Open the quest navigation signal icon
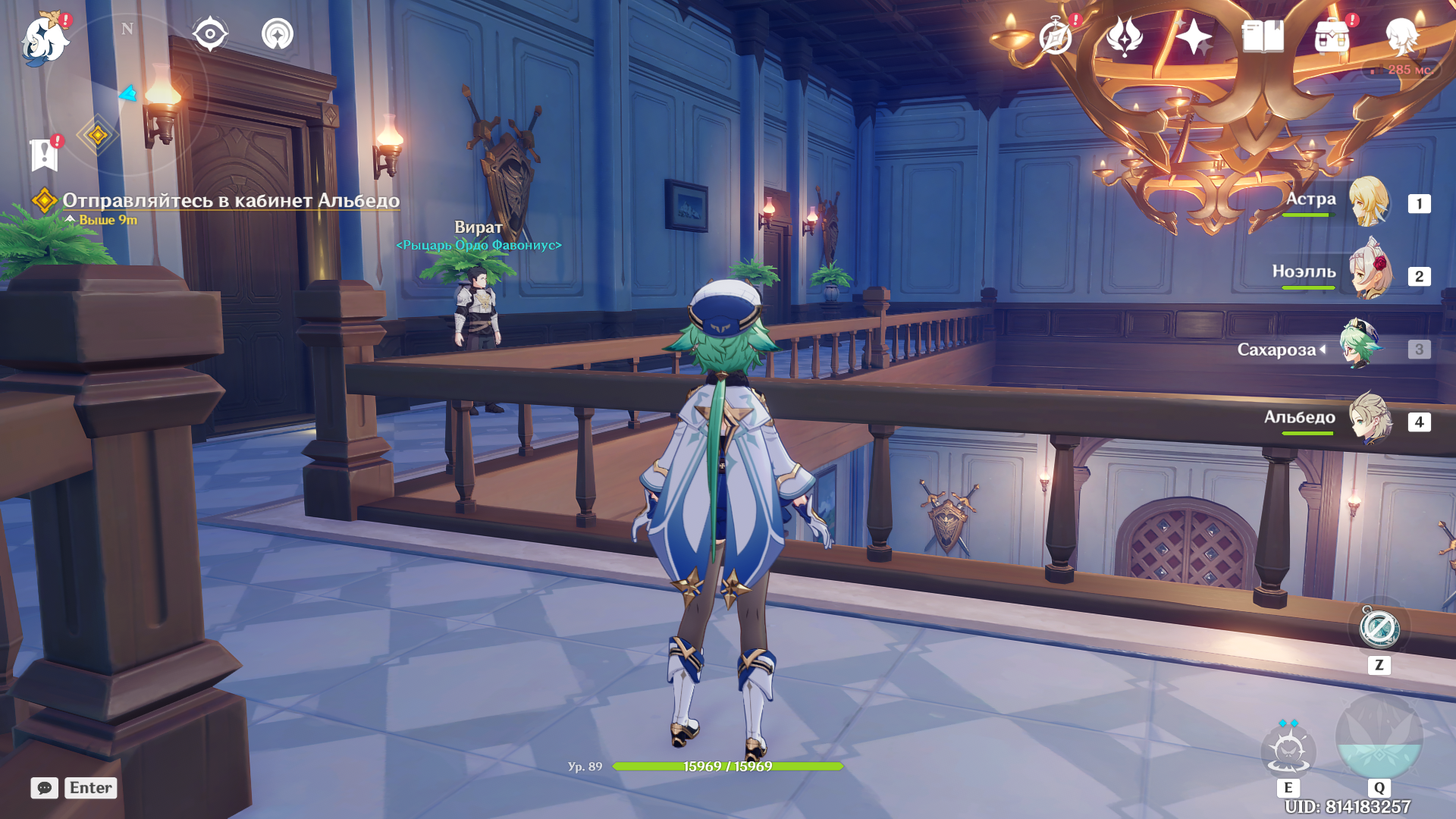The width and height of the screenshot is (1456, 819). (x=278, y=34)
